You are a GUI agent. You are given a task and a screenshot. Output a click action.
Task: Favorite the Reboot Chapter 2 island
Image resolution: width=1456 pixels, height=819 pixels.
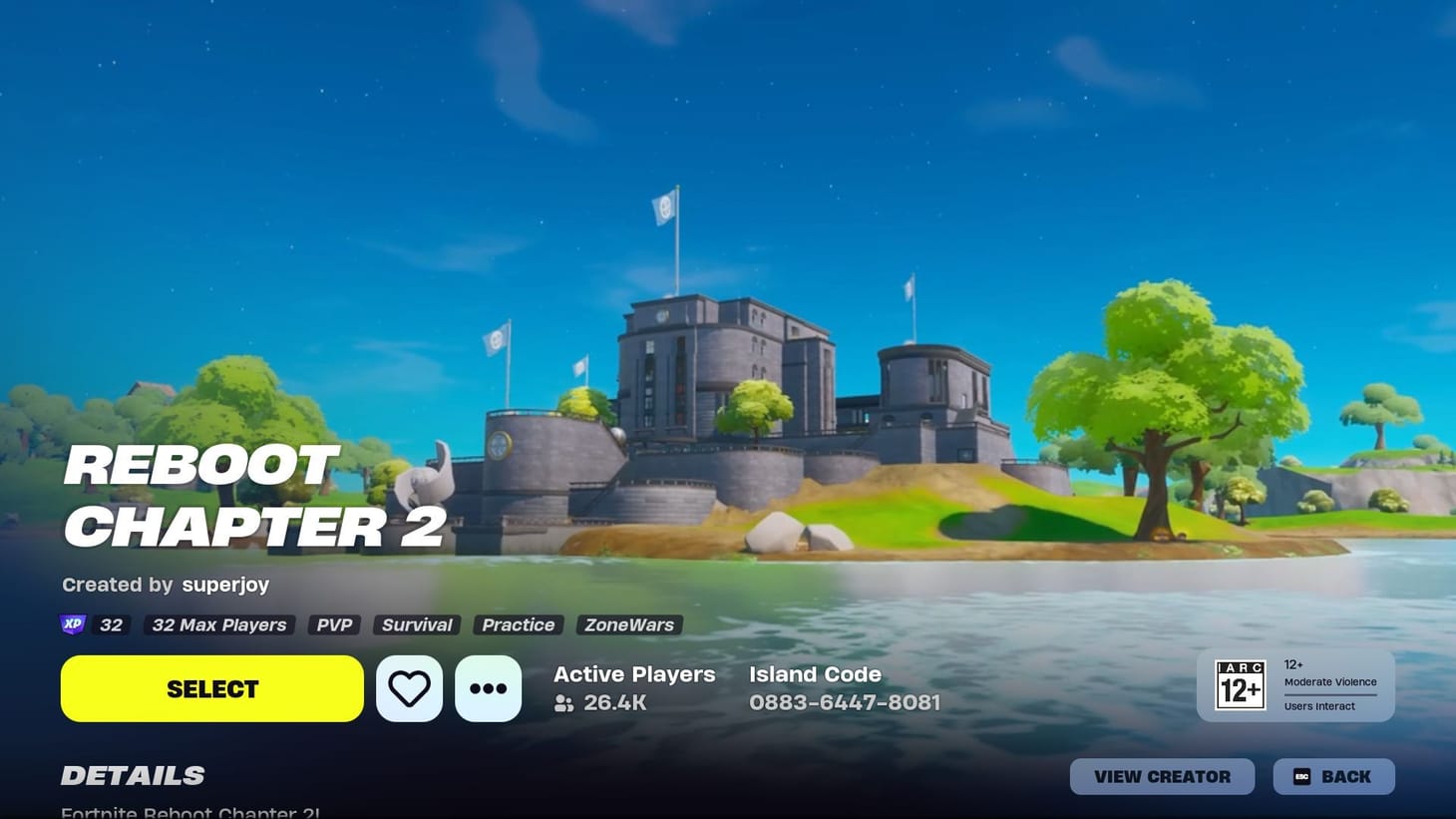click(x=409, y=687)
